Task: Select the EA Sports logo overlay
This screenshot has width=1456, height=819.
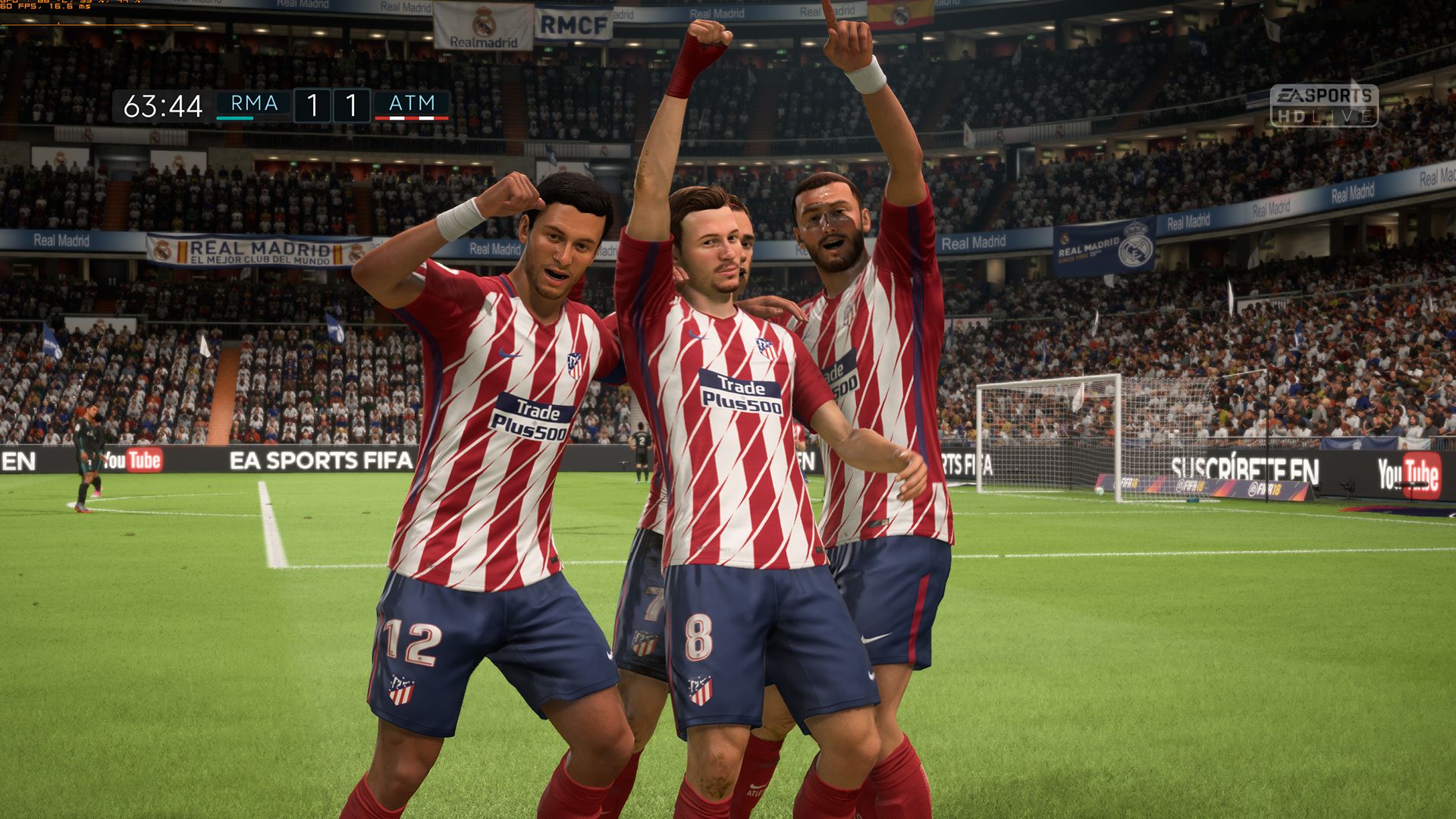Action: (1323, 95)
